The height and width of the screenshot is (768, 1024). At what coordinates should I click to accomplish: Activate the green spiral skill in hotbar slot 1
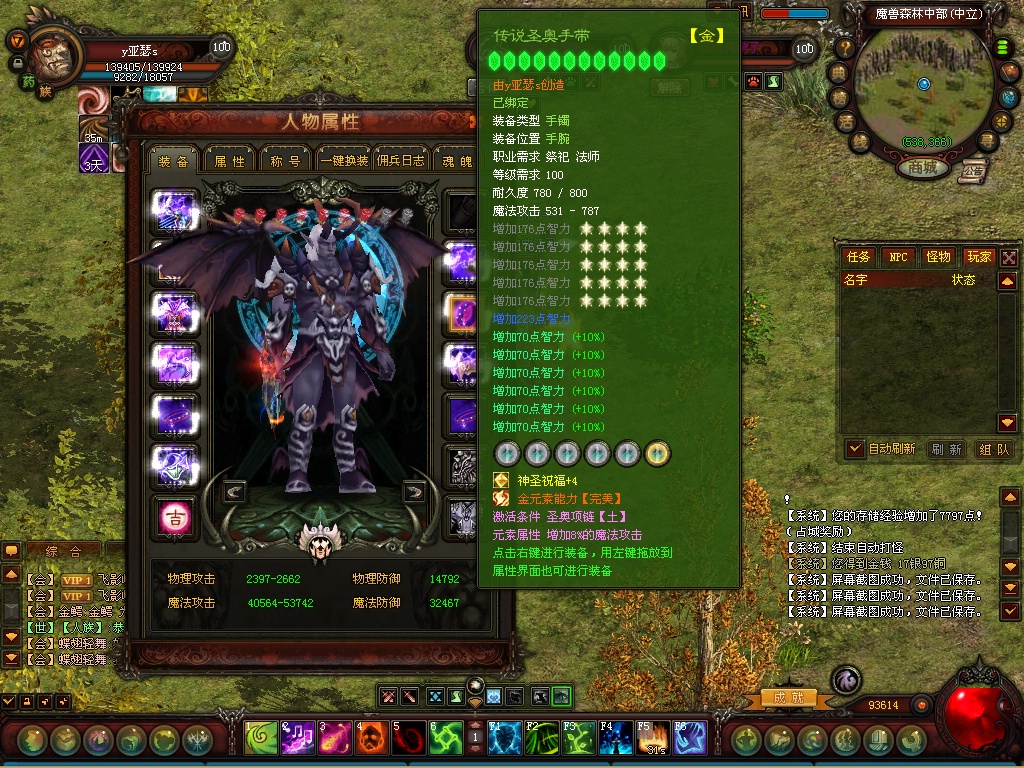point(261,739)
